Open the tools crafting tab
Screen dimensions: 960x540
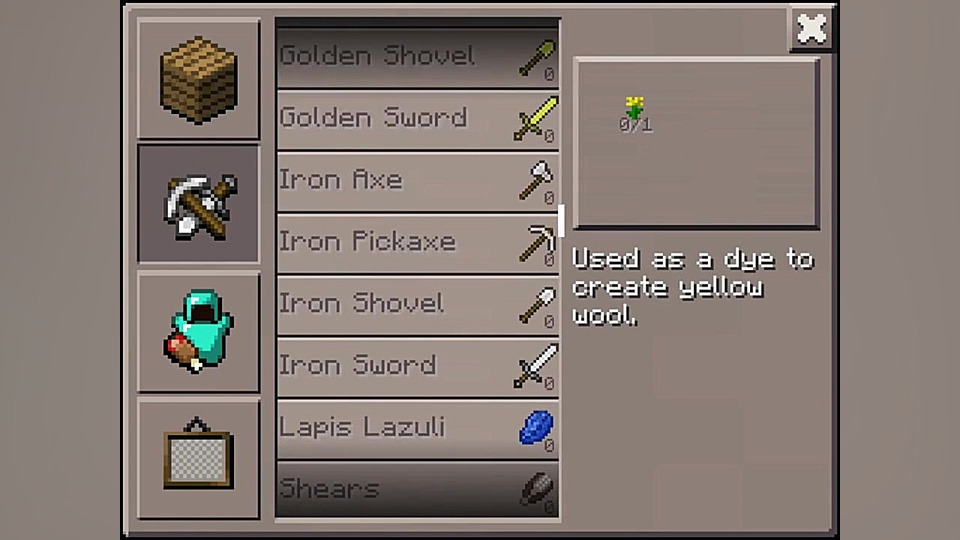click(198, 203)
